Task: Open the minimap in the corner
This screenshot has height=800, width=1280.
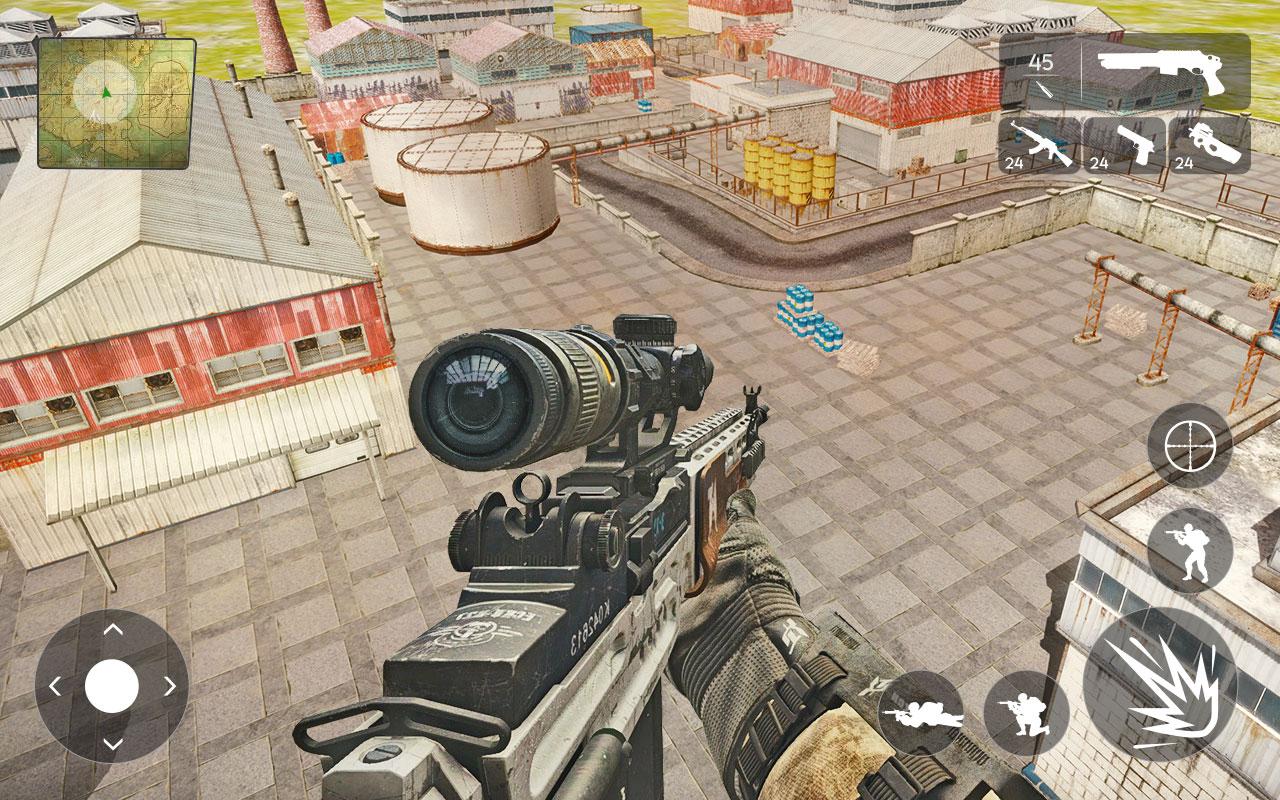Action: 113,98
